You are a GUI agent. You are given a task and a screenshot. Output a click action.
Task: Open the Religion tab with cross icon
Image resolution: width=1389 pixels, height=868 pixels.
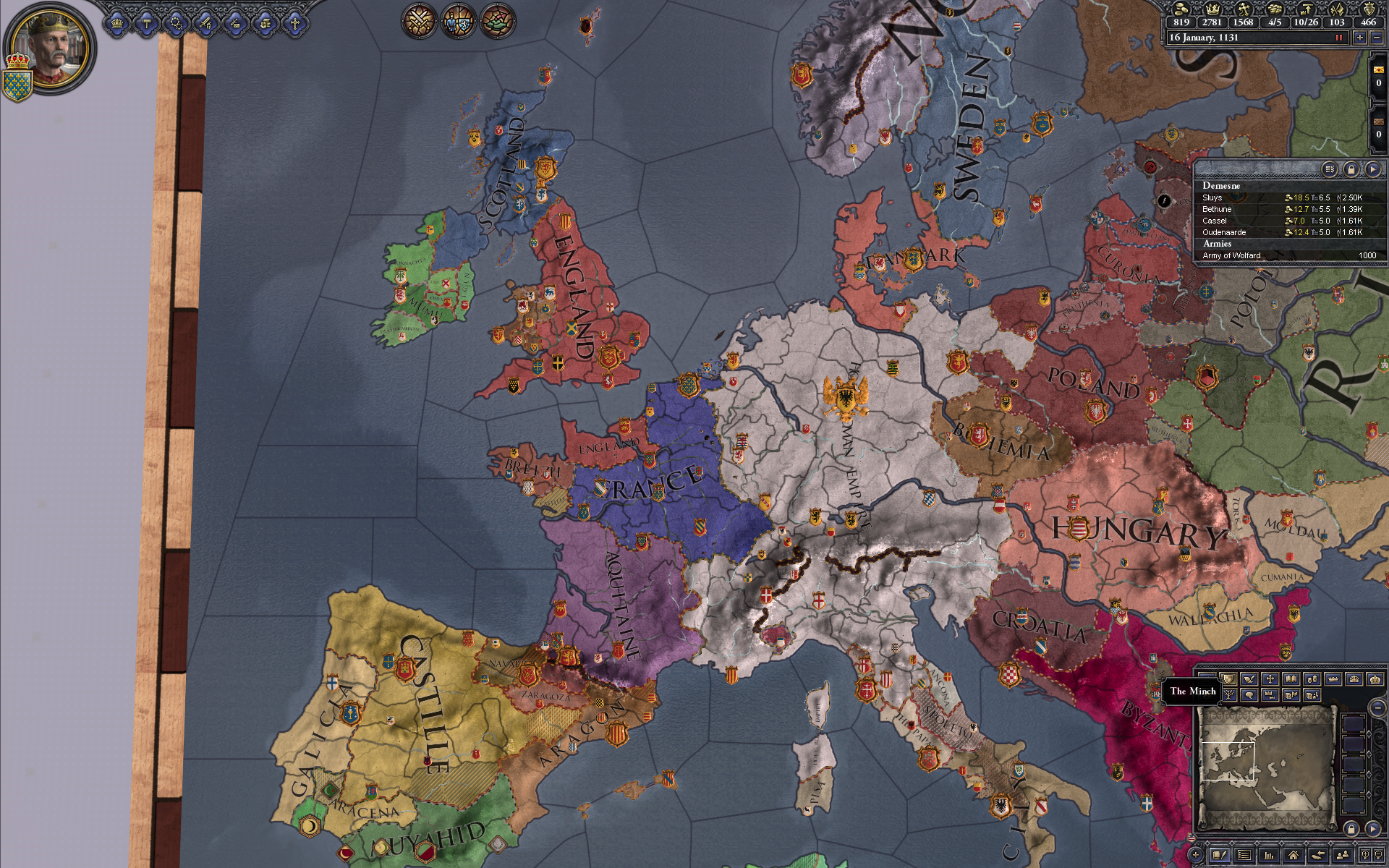tap(295, 24)
